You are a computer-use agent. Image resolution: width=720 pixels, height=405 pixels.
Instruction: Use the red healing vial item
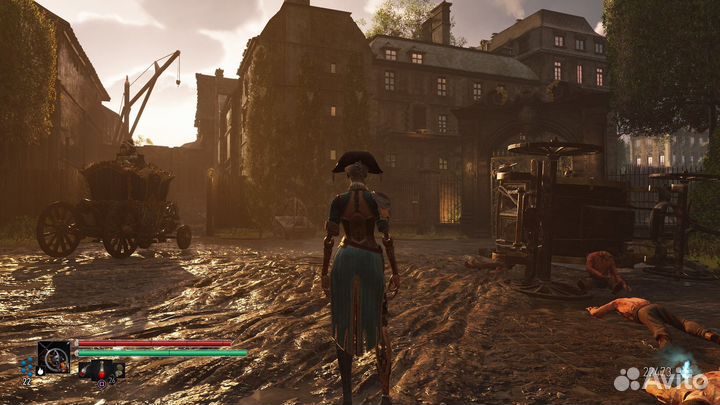(x=101, y=370)
